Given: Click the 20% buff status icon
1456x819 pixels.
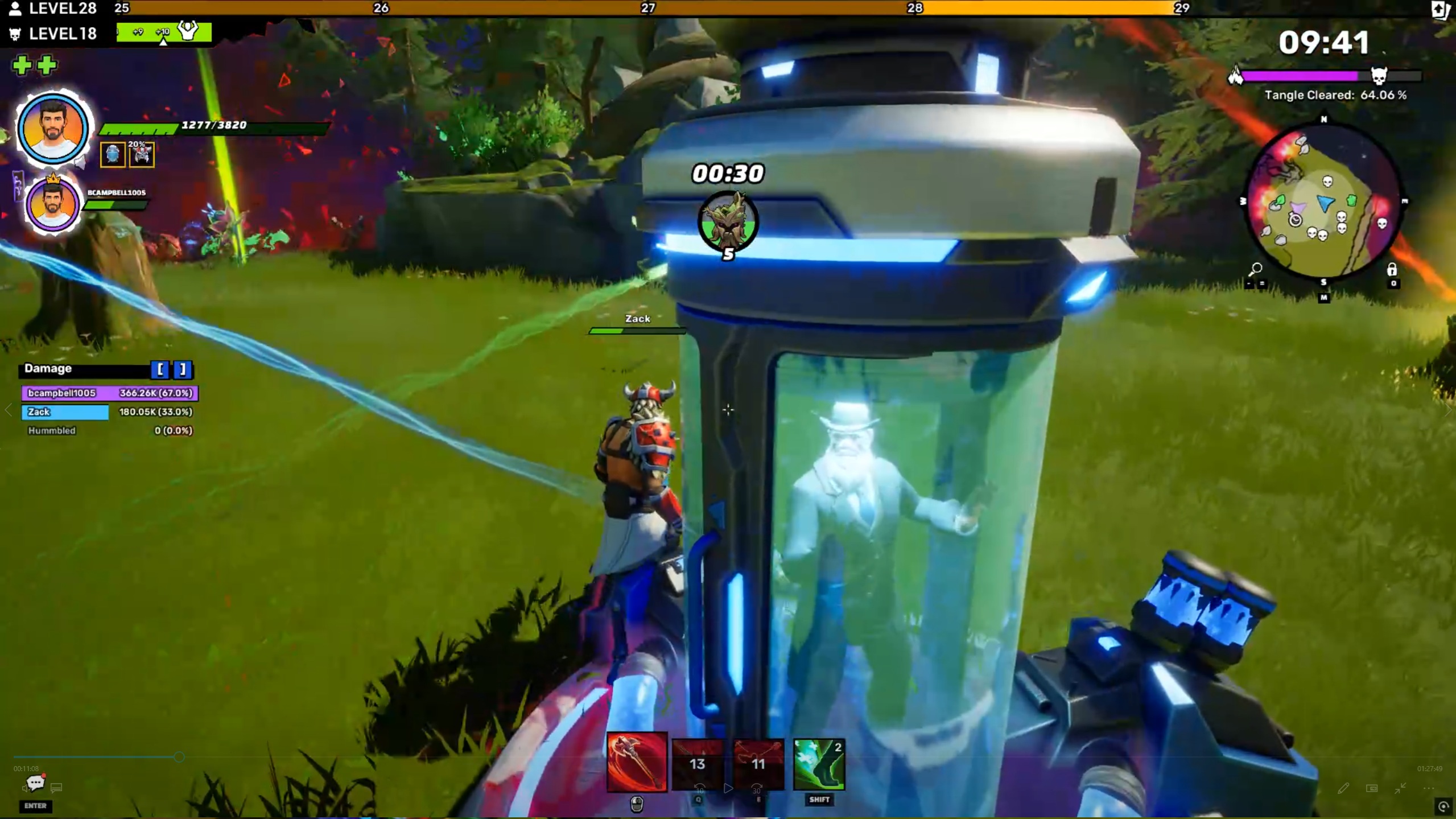Looking at the screenshot, I should [x=142, y=154].
